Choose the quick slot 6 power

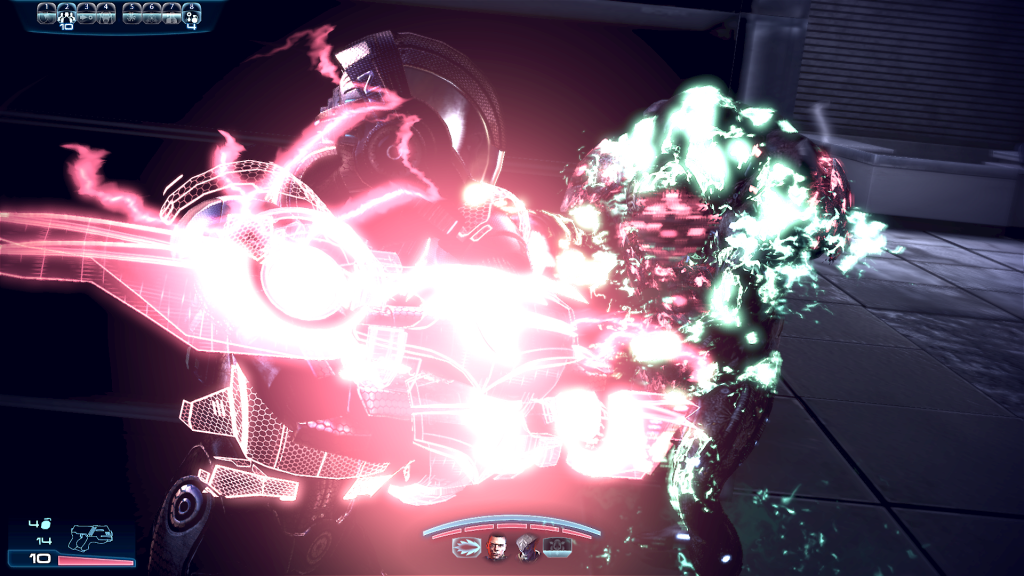click(152, 13)
